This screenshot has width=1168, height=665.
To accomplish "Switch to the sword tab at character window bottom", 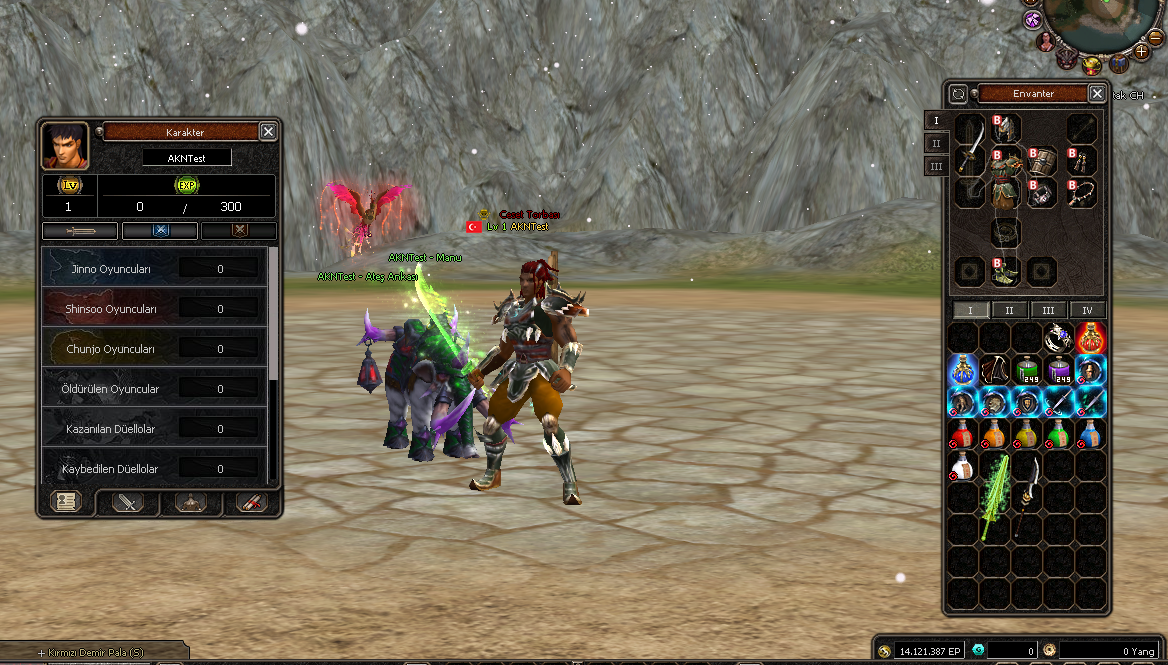I will pyautogui.click(x=128, y=502).
